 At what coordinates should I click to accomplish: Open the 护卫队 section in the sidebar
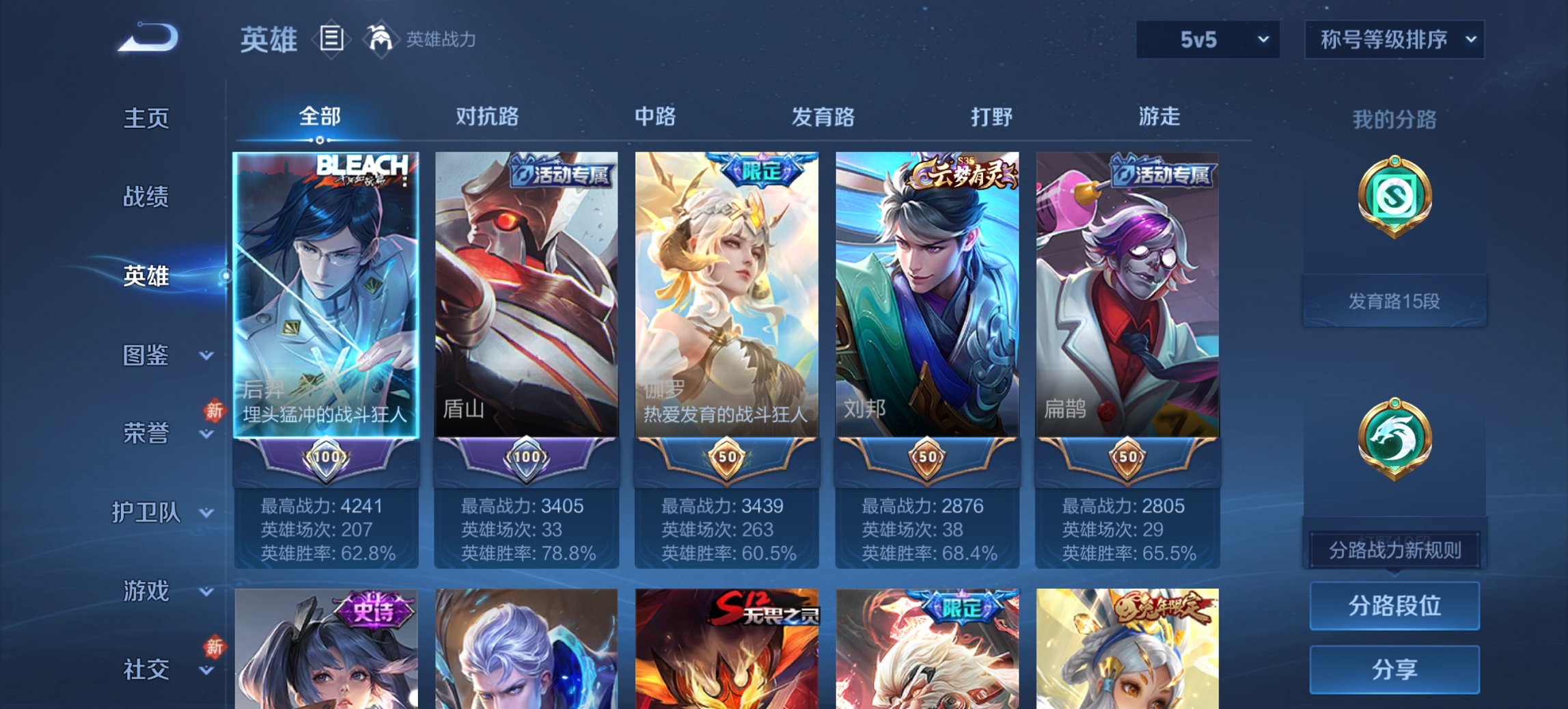152,514
